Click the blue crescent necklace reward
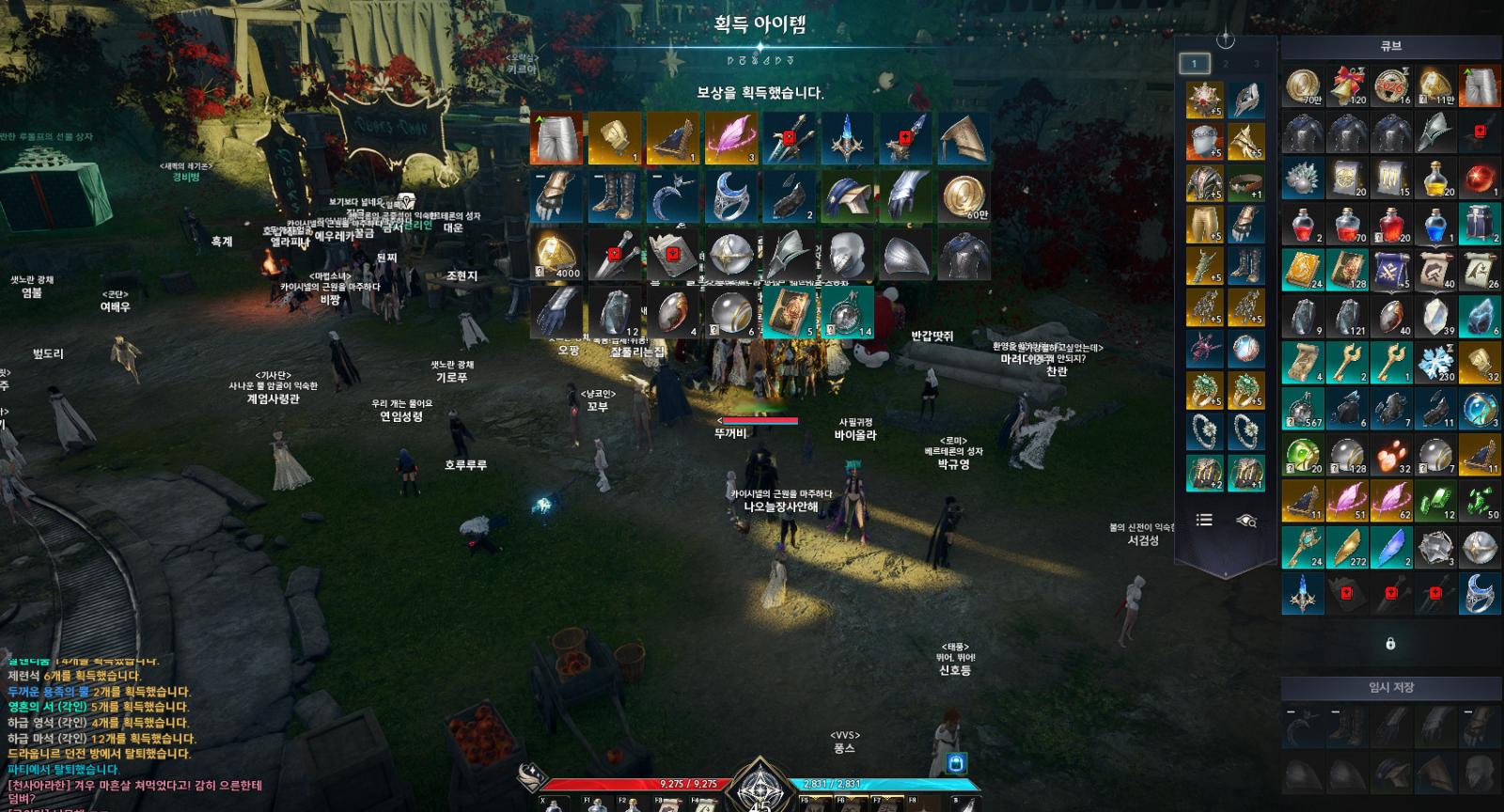The height and width of the screenshot is (812, 1504). [672, 196]
